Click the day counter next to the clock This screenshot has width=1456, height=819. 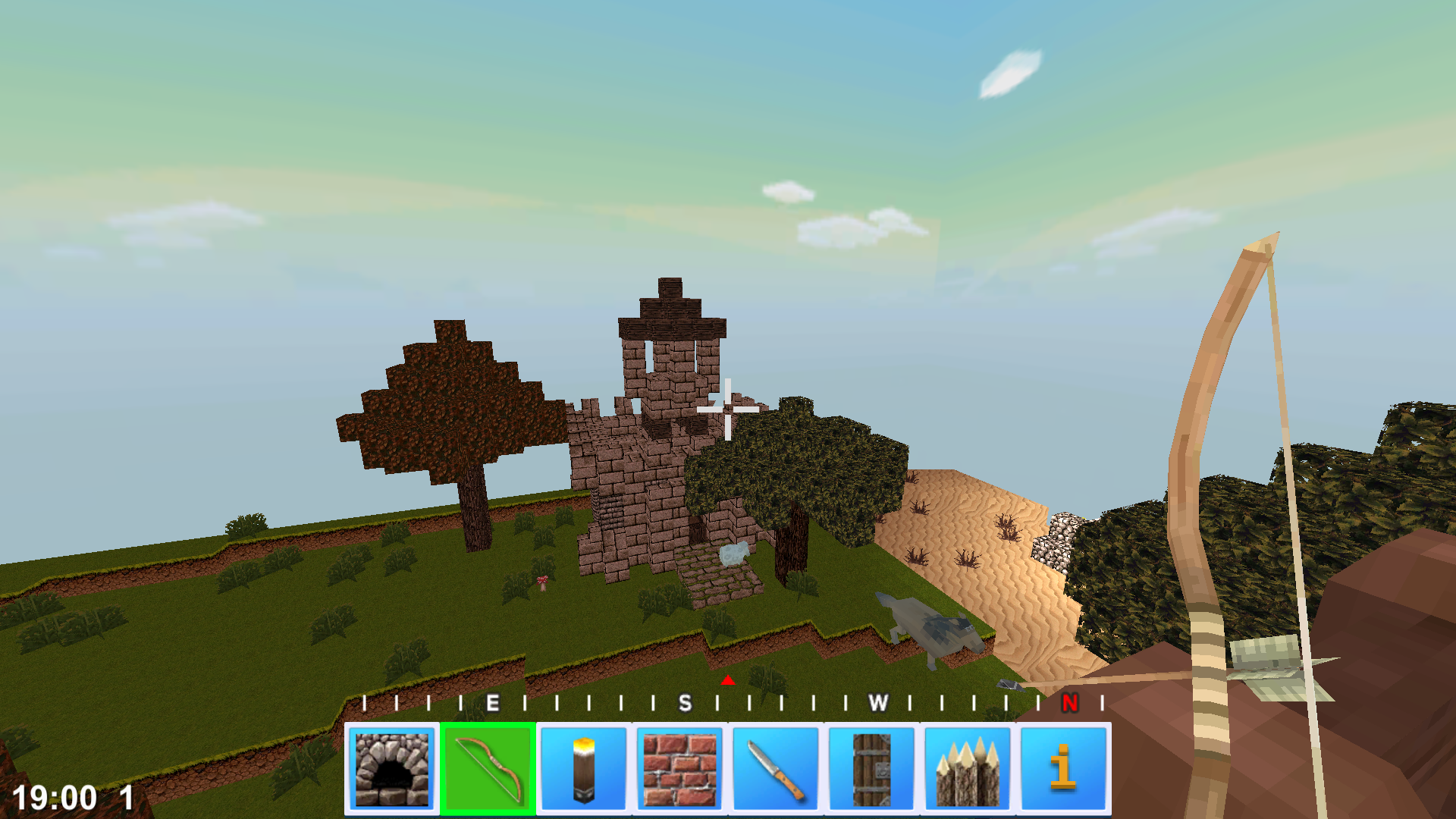[126, 797]
